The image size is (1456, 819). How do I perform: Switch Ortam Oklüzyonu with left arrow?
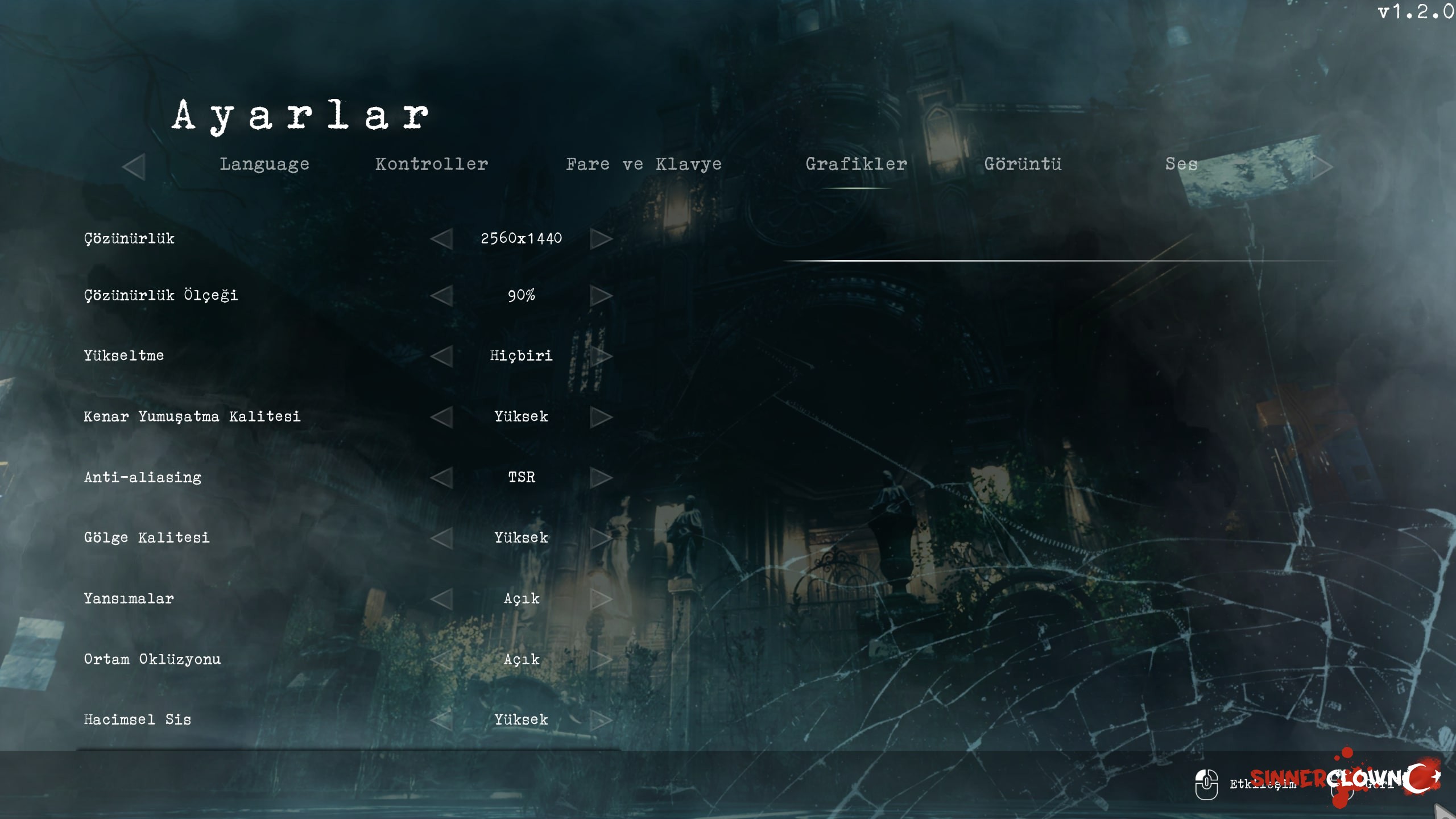(442, 660)
